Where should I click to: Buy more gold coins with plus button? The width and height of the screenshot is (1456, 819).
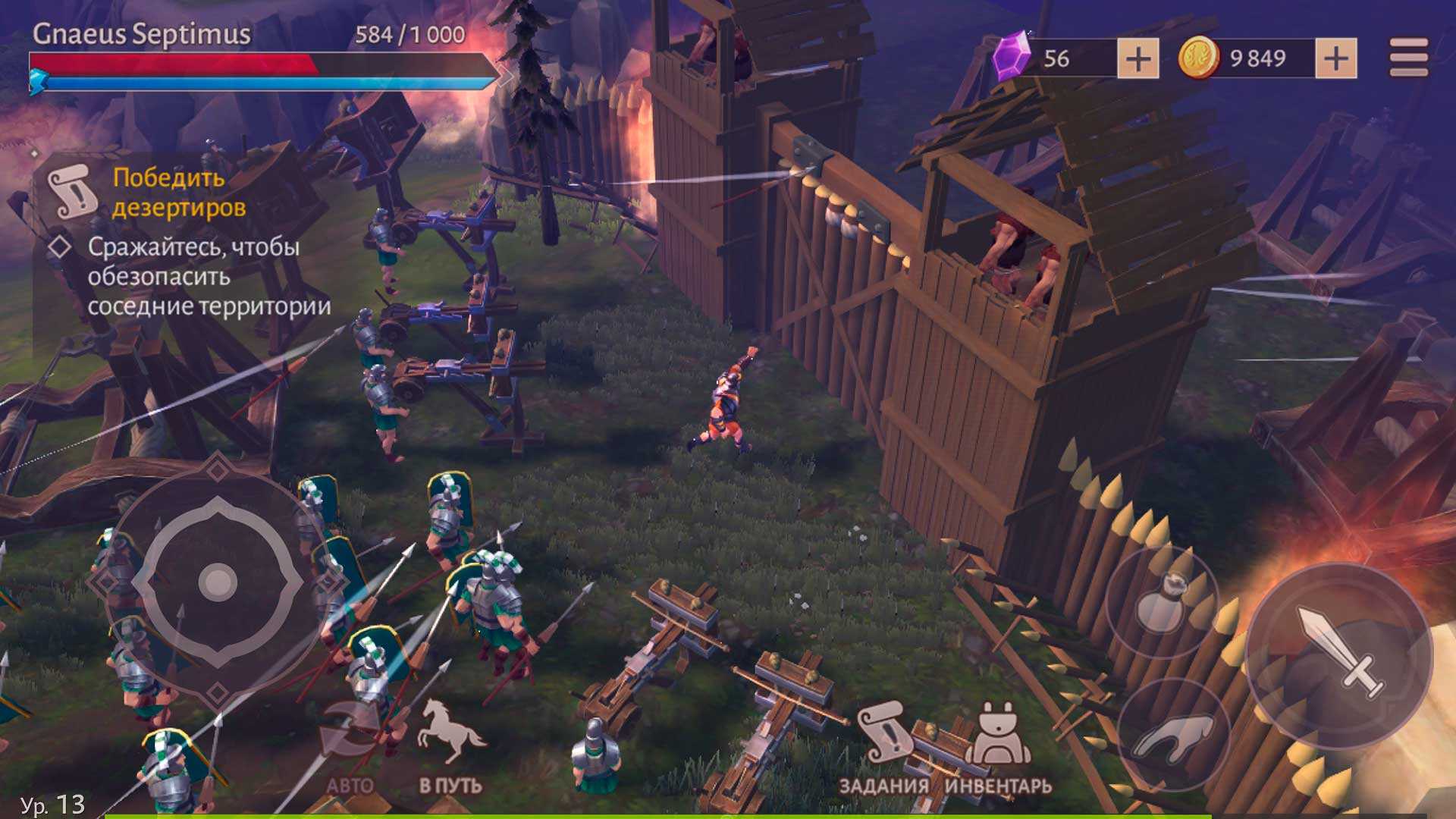tap(1335, 59)
